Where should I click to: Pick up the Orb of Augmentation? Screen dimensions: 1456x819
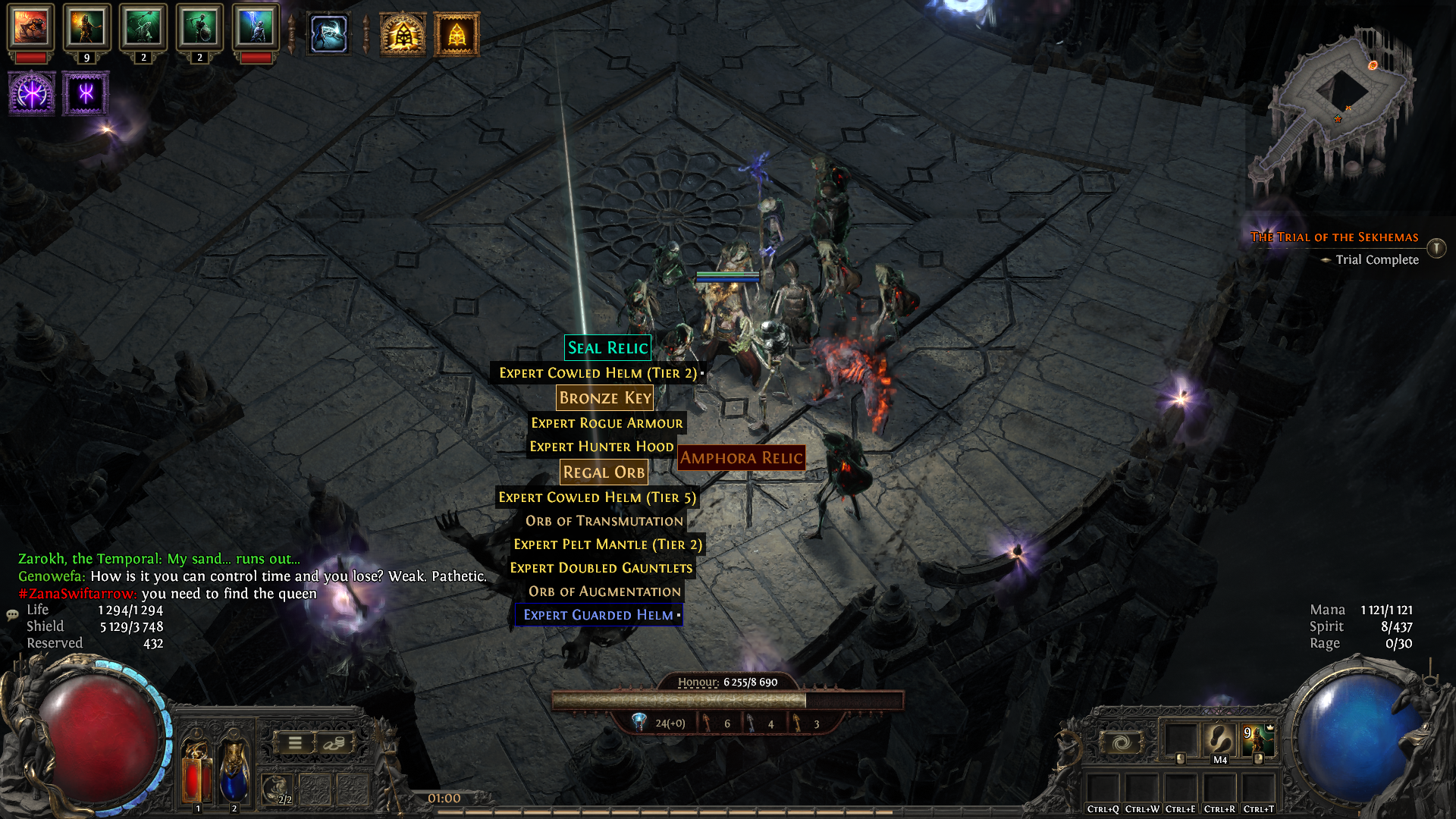604,591
